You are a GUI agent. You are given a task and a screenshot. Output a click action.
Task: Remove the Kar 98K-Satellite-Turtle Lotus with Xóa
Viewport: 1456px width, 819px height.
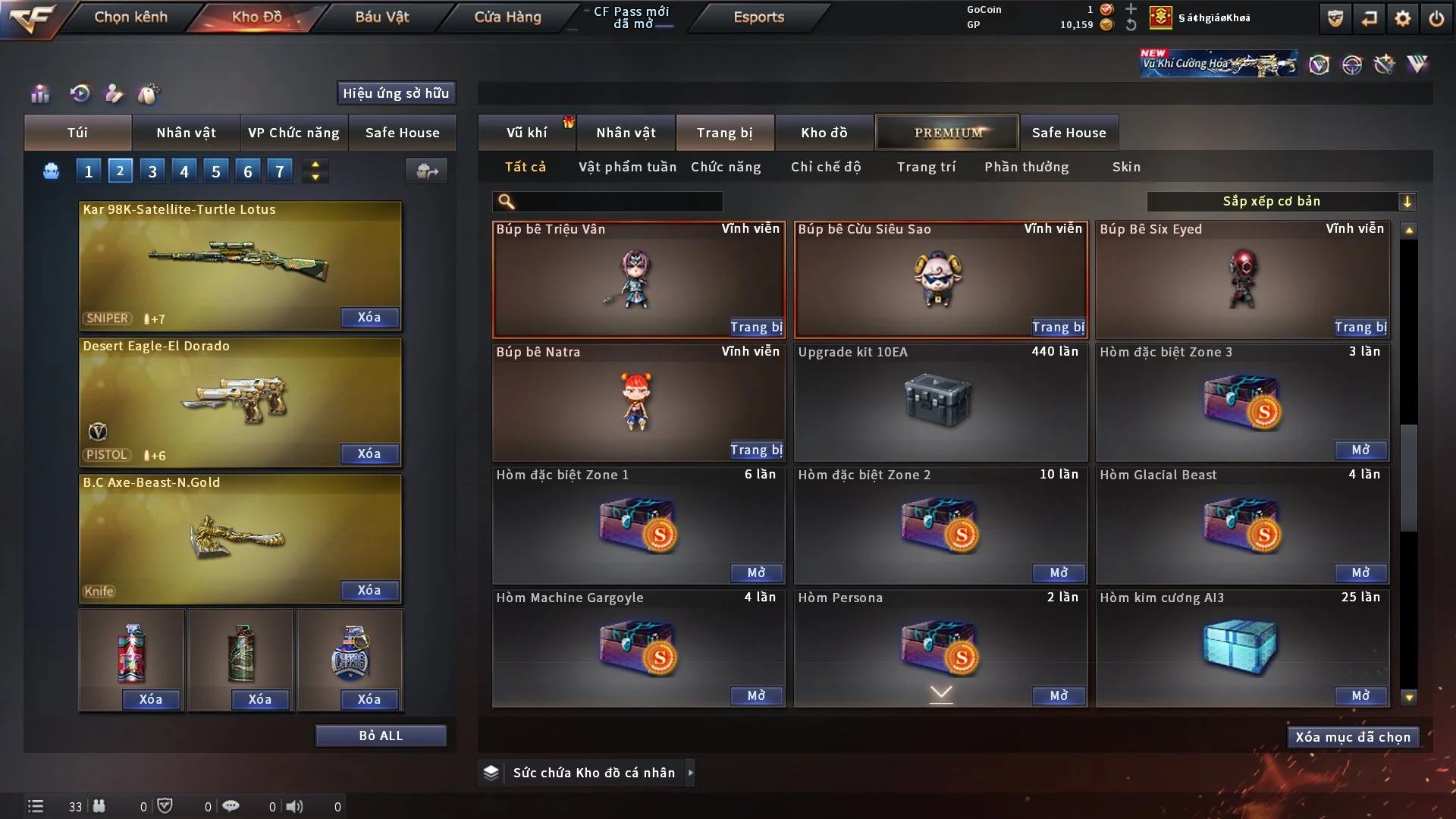click(x=369, y=318)
